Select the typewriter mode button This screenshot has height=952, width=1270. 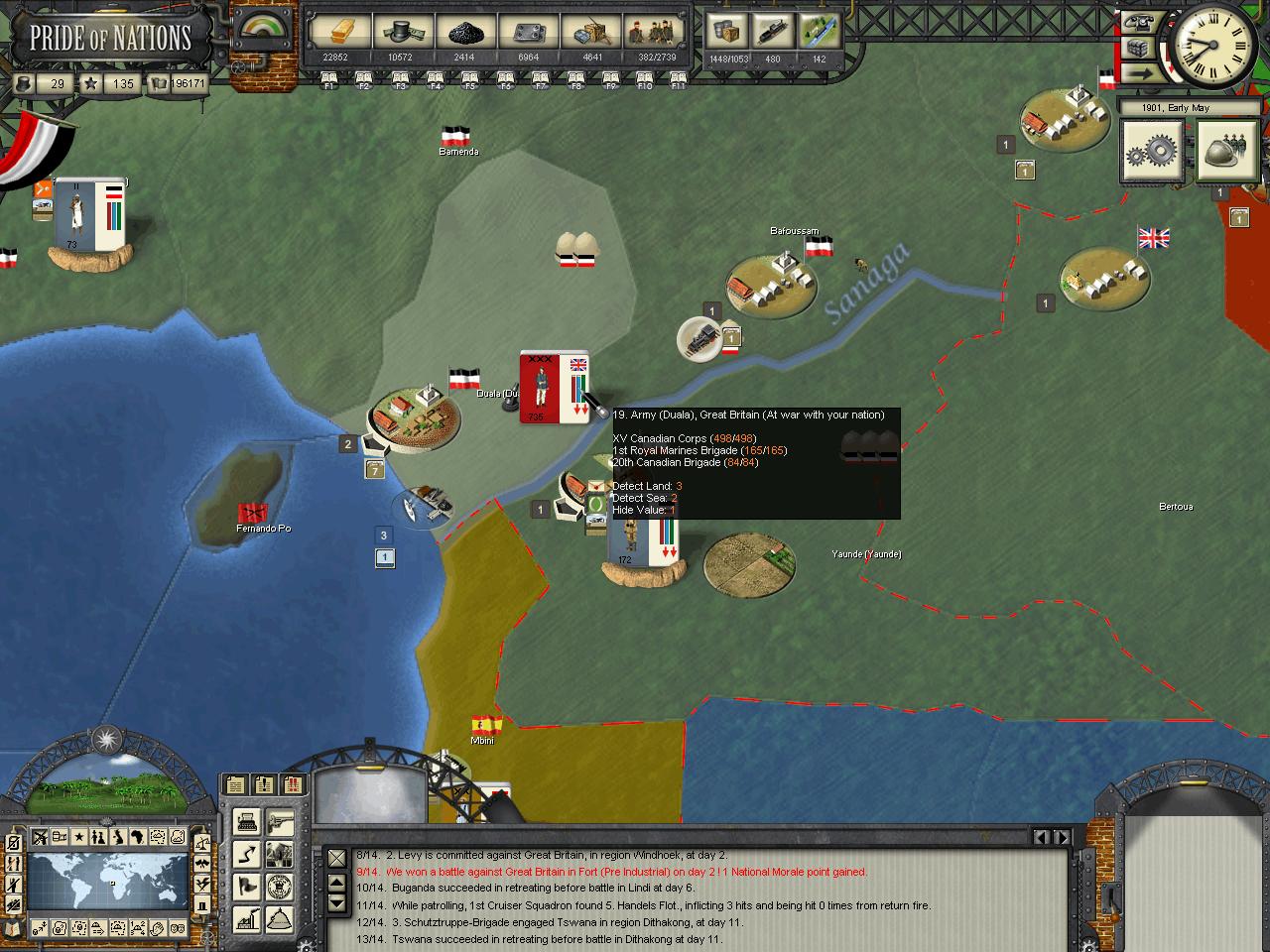tap(247, 822)
